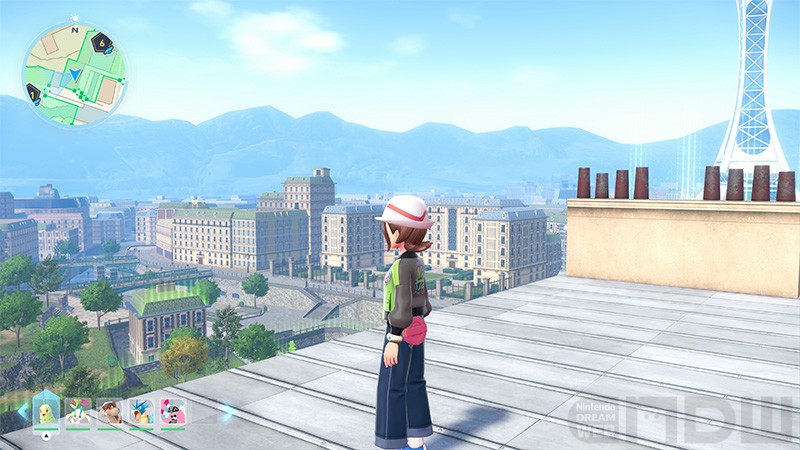Select the hexagon marker numbered 1 on minimap
Screen dimensions: 800x450
(x=33, y=94)
